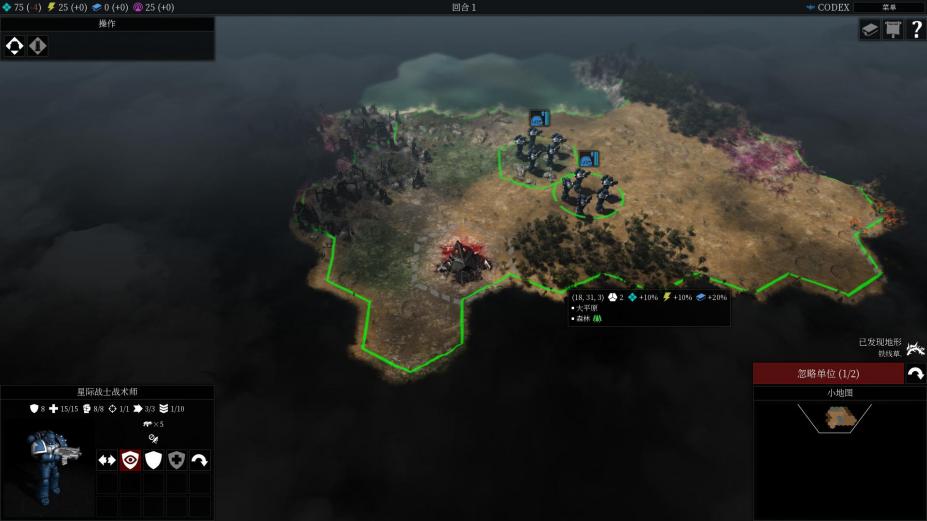
Task: Select the Space Marine squad with green ring
Action: pos(590,190)
